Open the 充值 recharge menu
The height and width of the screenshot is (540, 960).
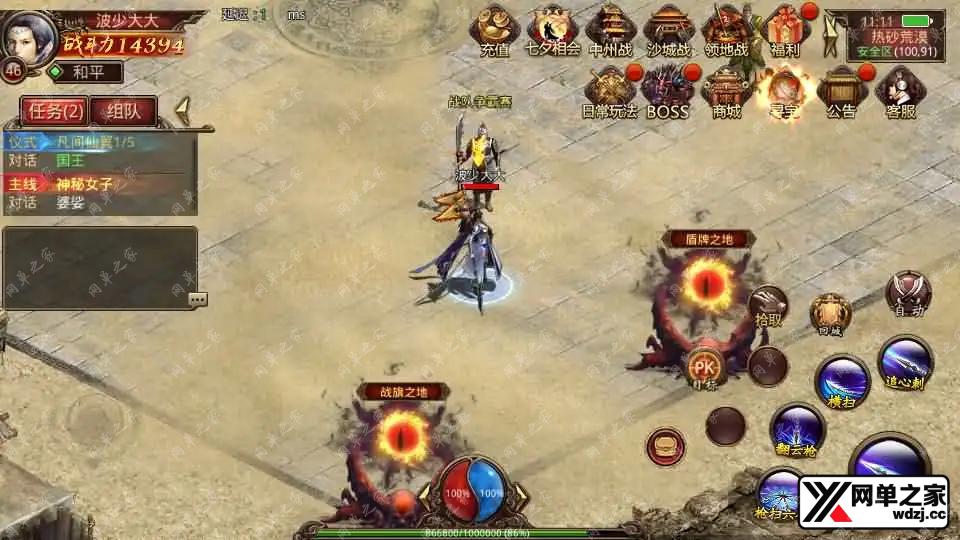(x=495, y=30)
